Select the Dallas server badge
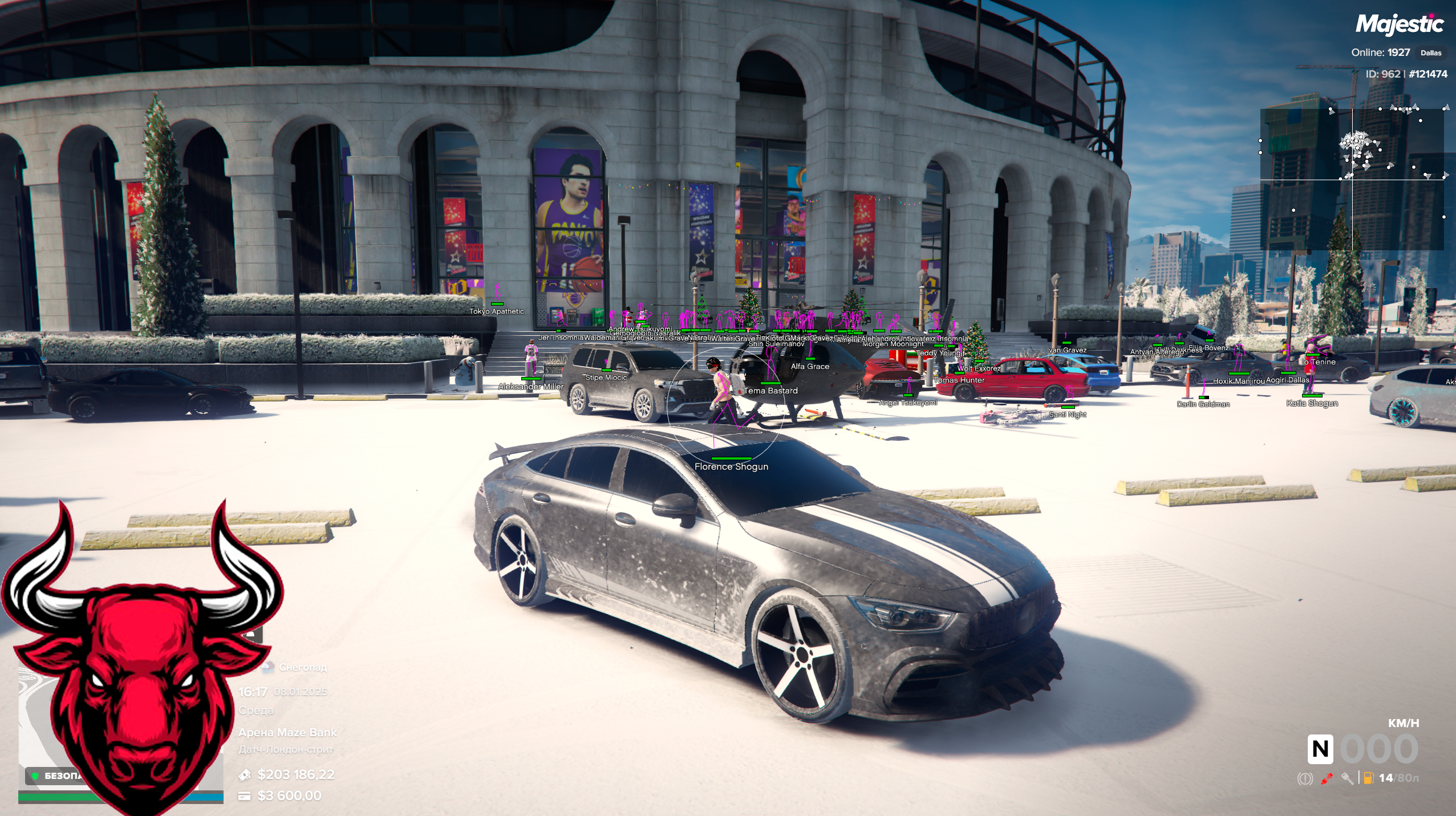This screenshot has height=816, width=1456. (1430, 53)
